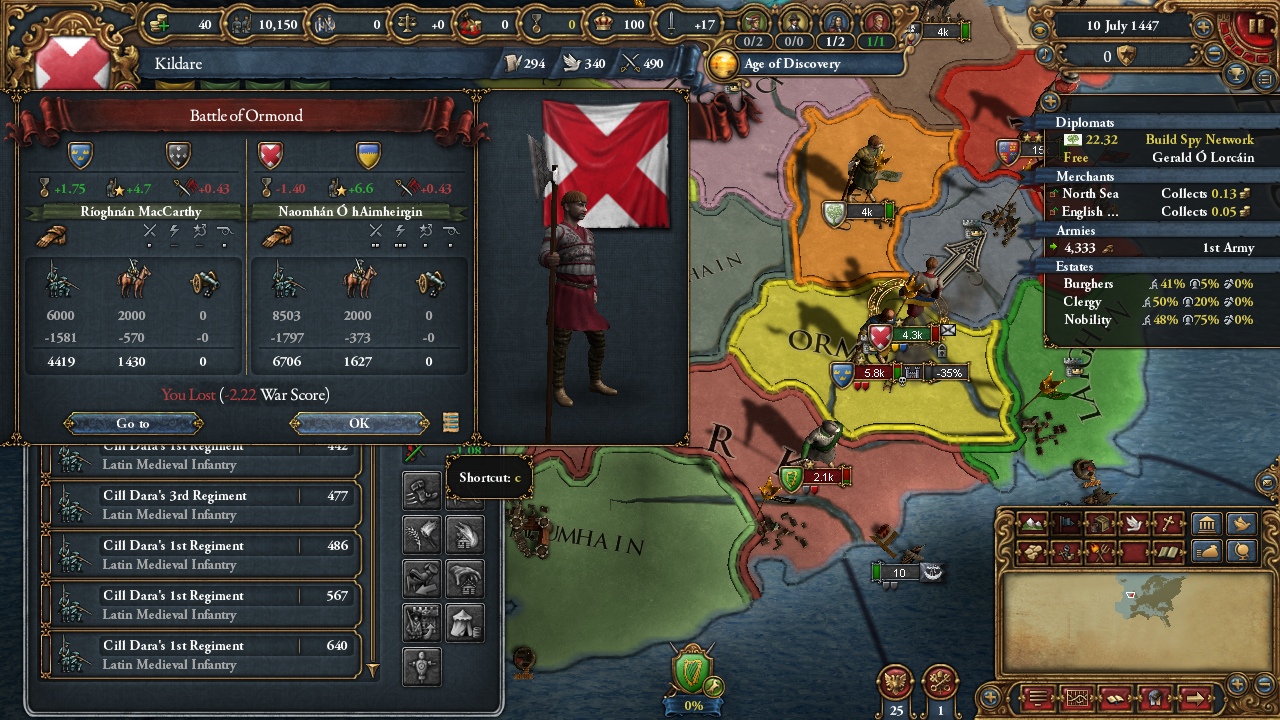1280x720 pixels.
Task: Open the achievements trophy button
Action: 1238,75
